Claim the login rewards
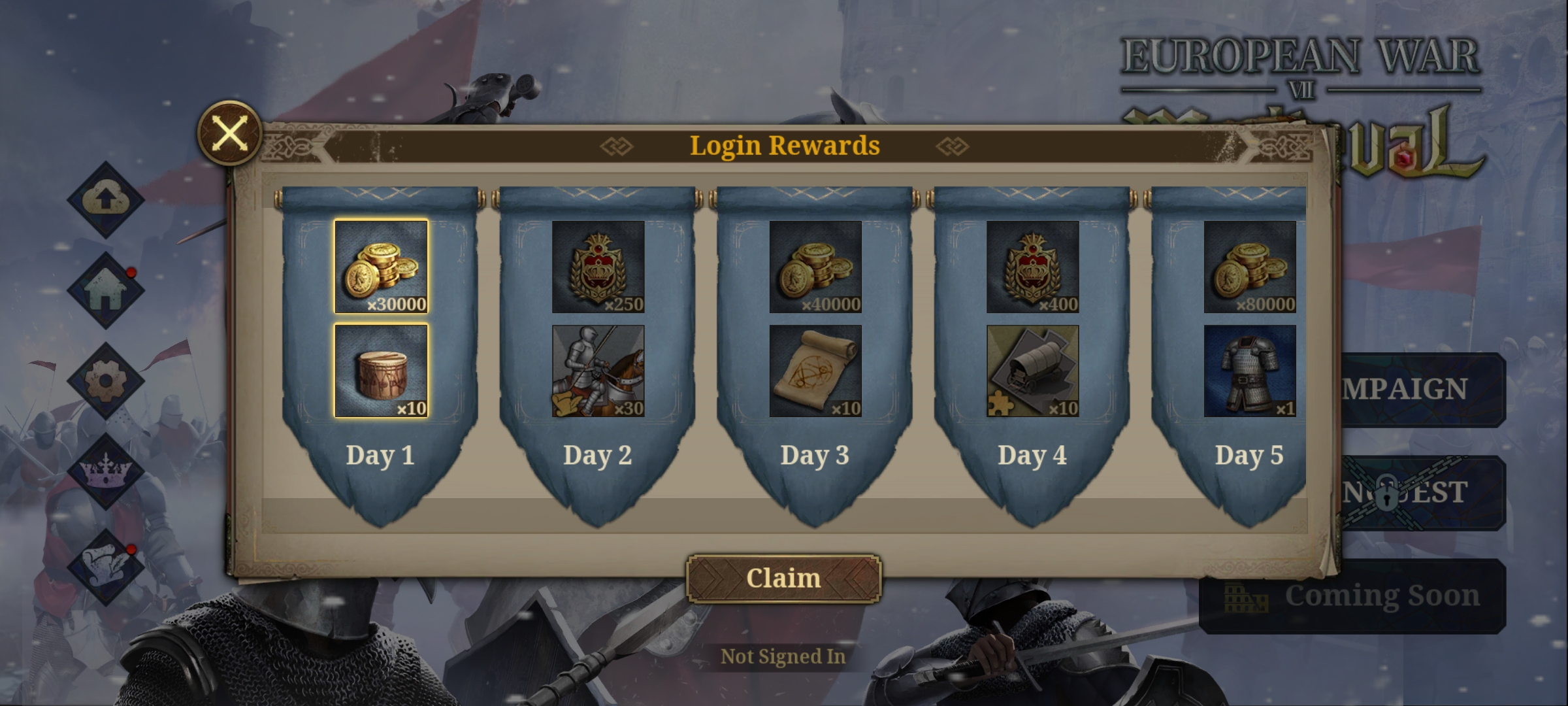Image resolution: width=1568 pixels, height=706 pixels. tap(783, 579)
